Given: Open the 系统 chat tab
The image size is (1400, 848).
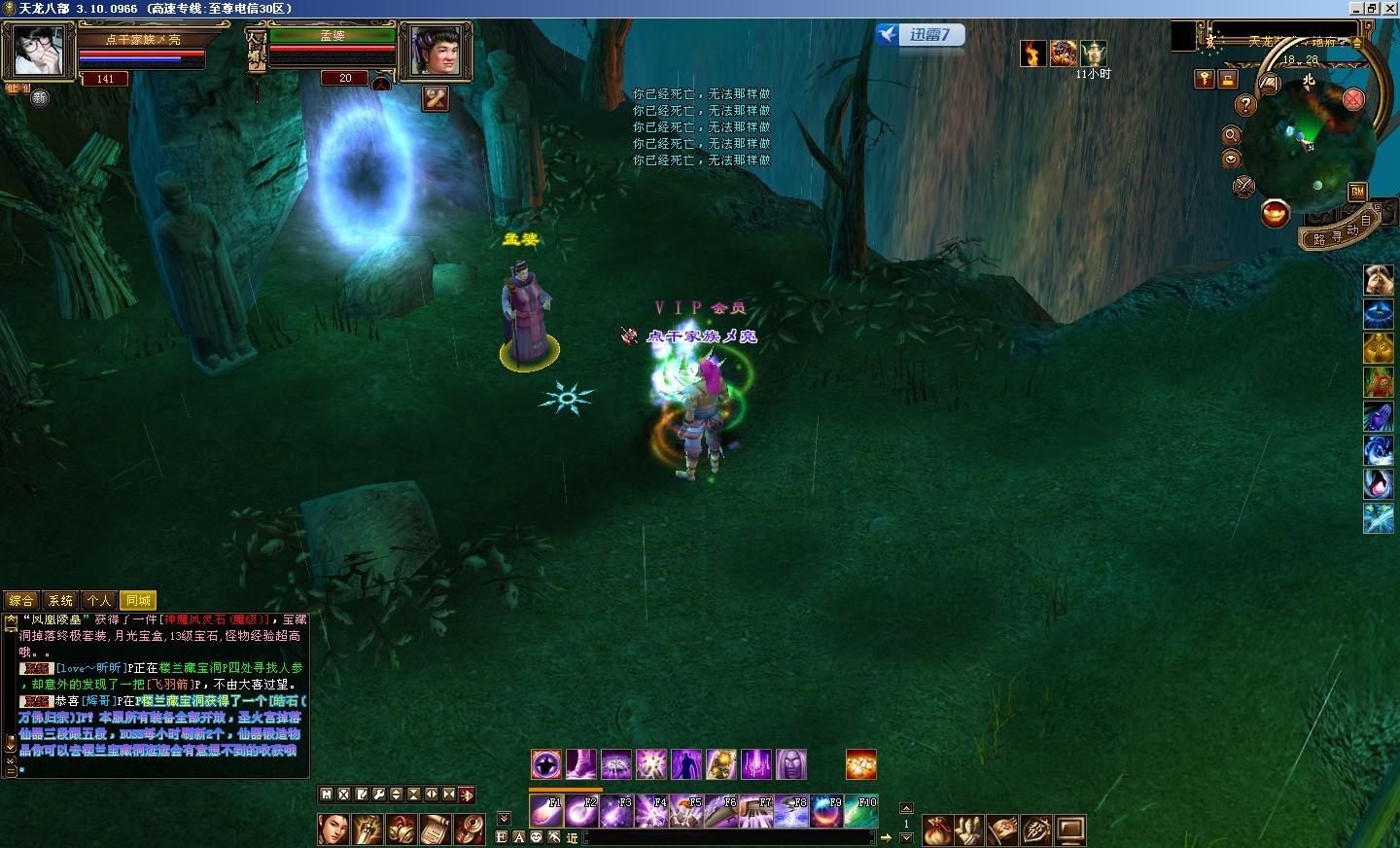Looking at the screenshot, I should point(60,601).
